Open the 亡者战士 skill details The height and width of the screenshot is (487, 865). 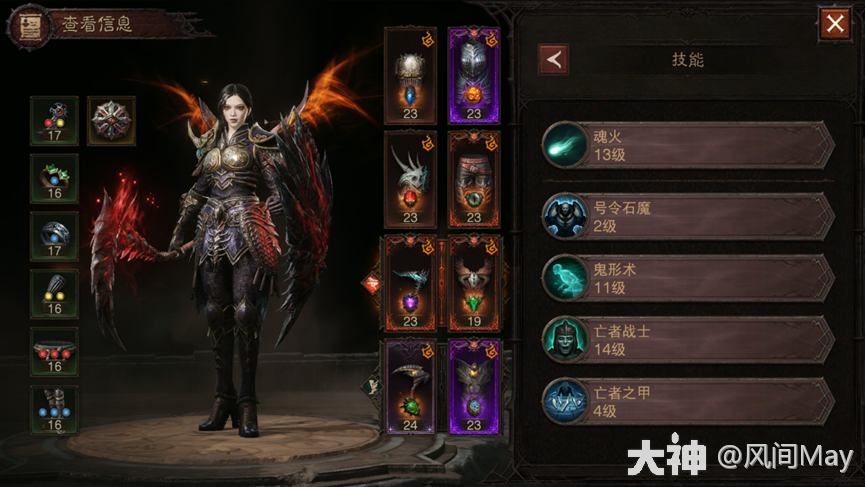(x=688, y=340)
